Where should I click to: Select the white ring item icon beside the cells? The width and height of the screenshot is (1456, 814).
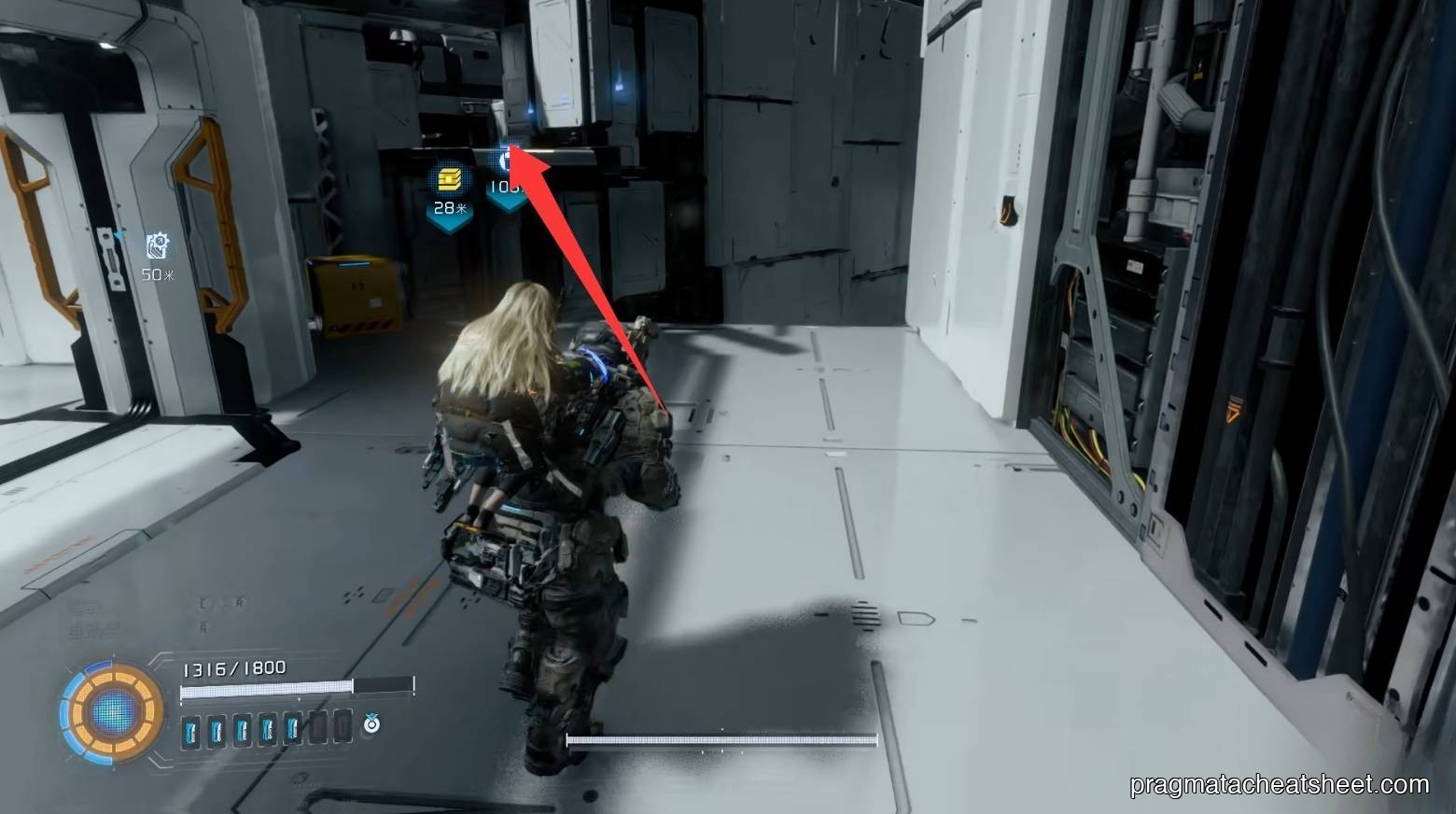371,723
